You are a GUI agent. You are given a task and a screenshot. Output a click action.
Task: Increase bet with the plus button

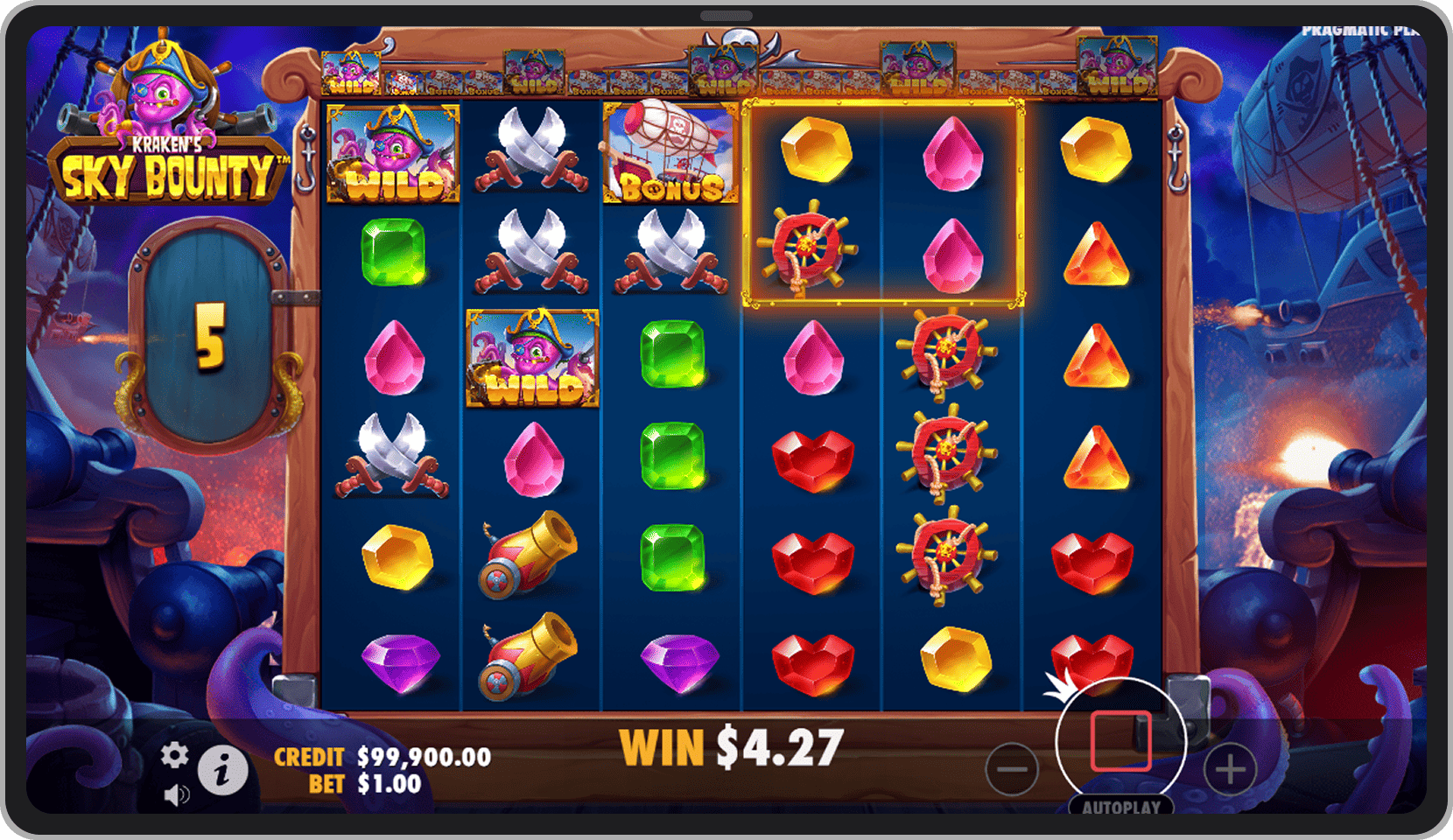pos(1230,769)
